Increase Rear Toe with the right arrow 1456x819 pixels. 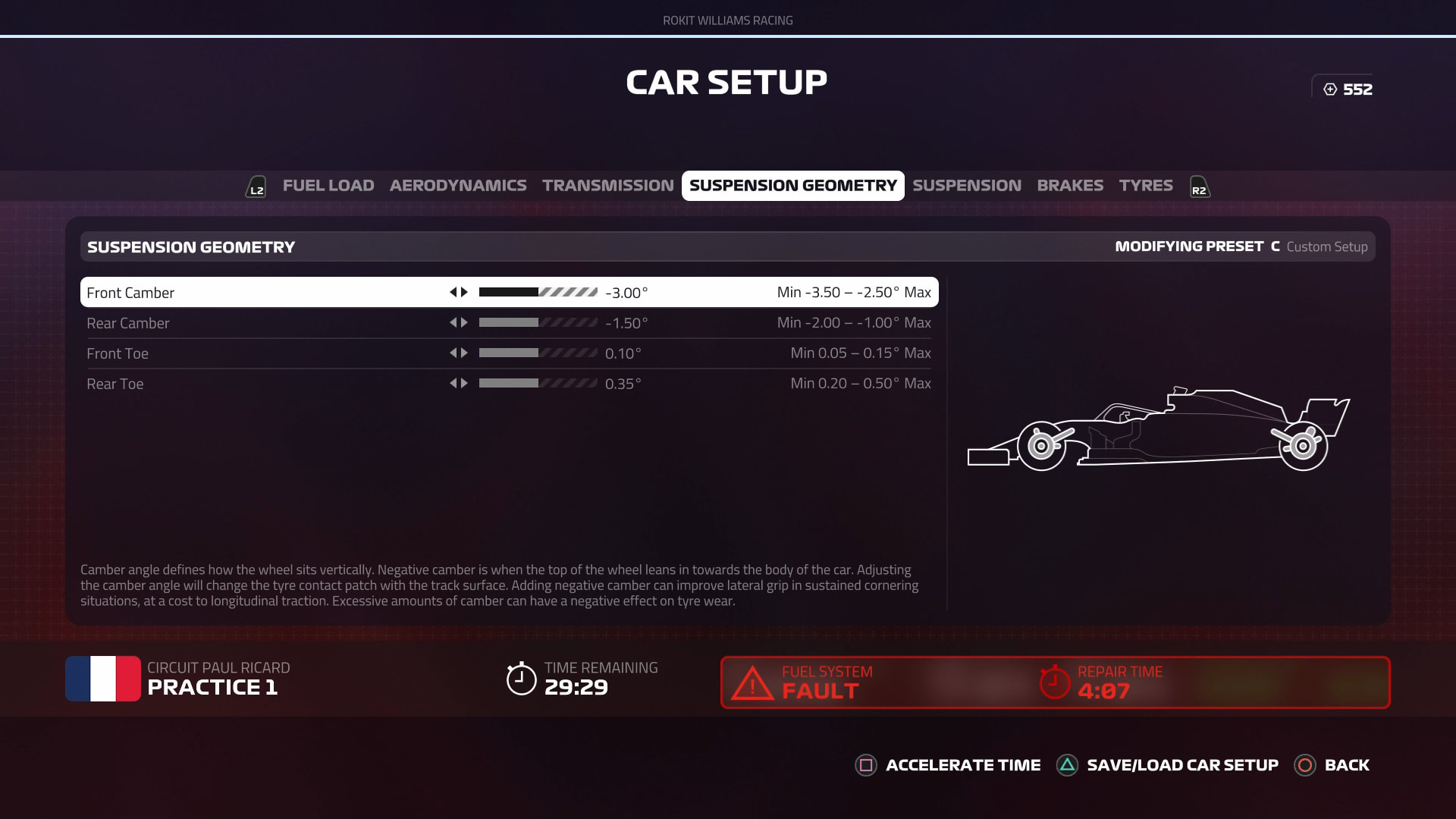(464, 383)
